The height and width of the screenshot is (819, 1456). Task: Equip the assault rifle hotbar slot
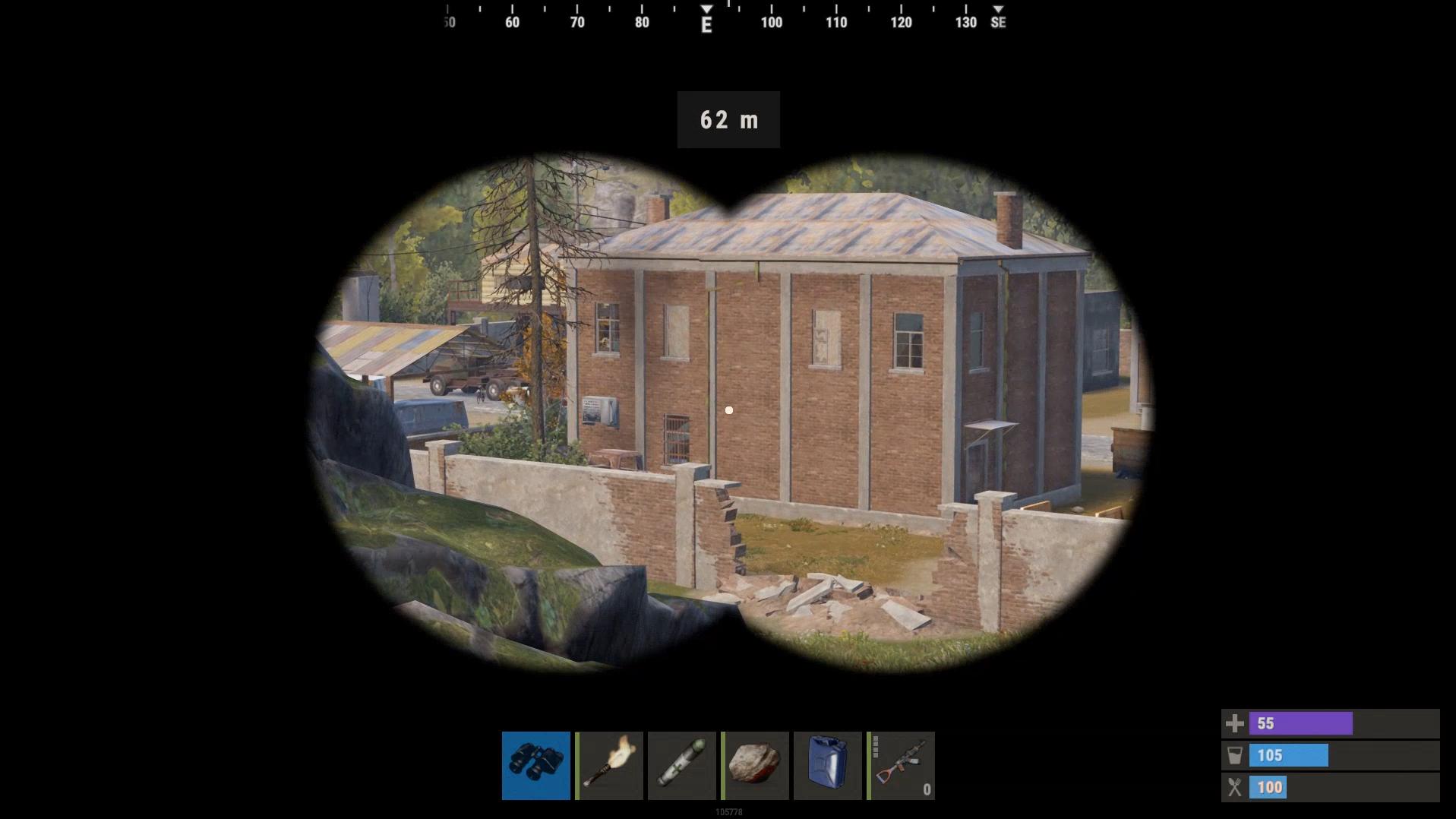(901, 765)
